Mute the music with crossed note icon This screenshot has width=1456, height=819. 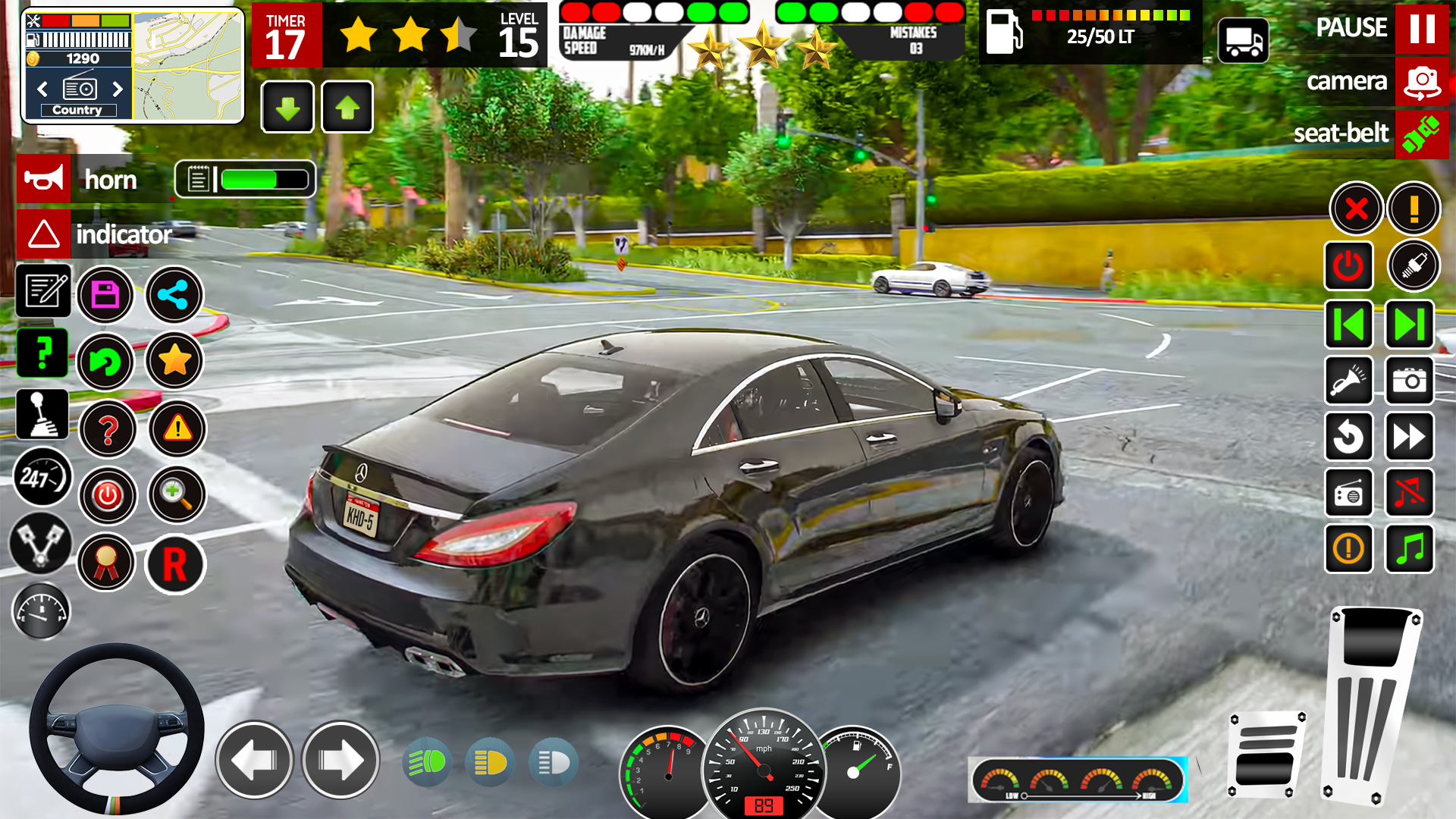click(1409, 493)
